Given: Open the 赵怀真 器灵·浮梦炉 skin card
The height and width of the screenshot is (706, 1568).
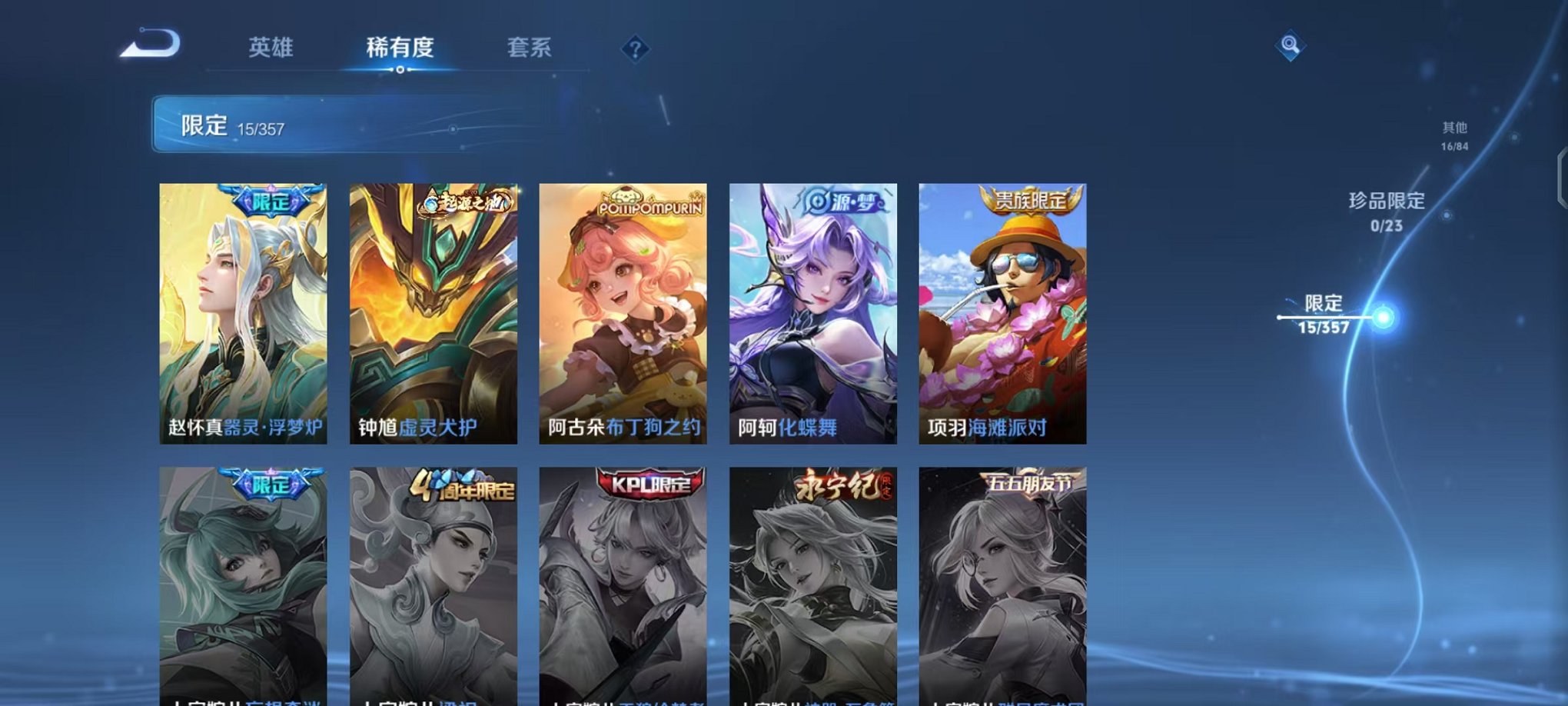Looking at the screenshot, I should [x=243, y=308].
